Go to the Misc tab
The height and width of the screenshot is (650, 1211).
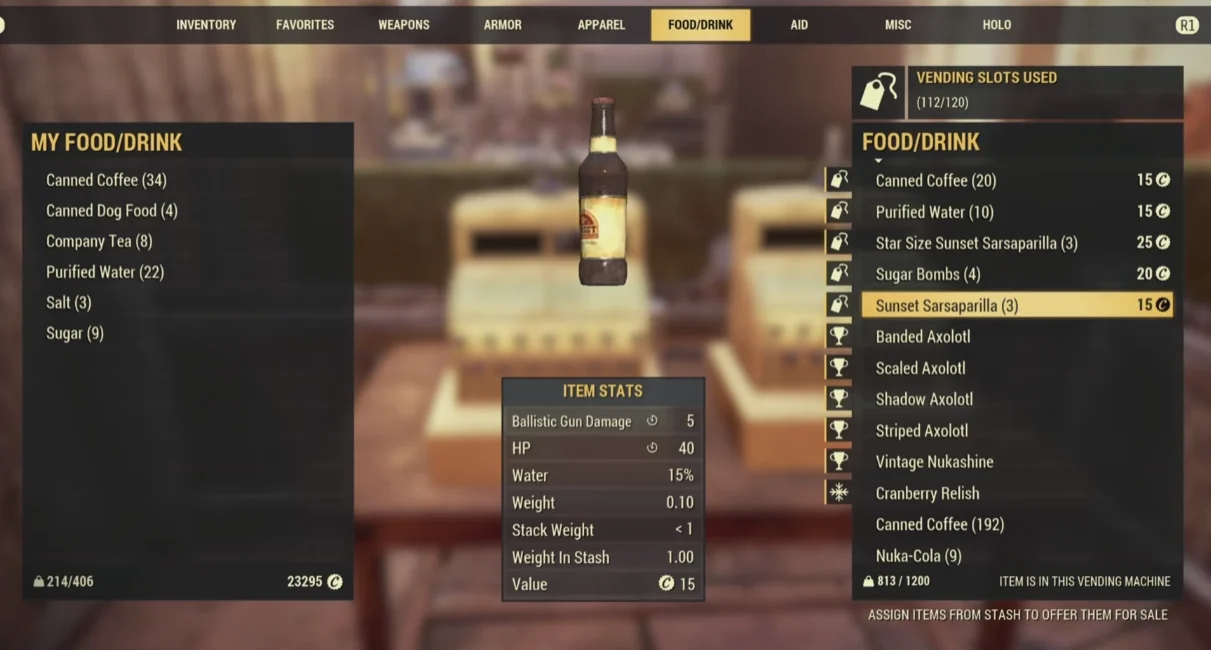897,25
